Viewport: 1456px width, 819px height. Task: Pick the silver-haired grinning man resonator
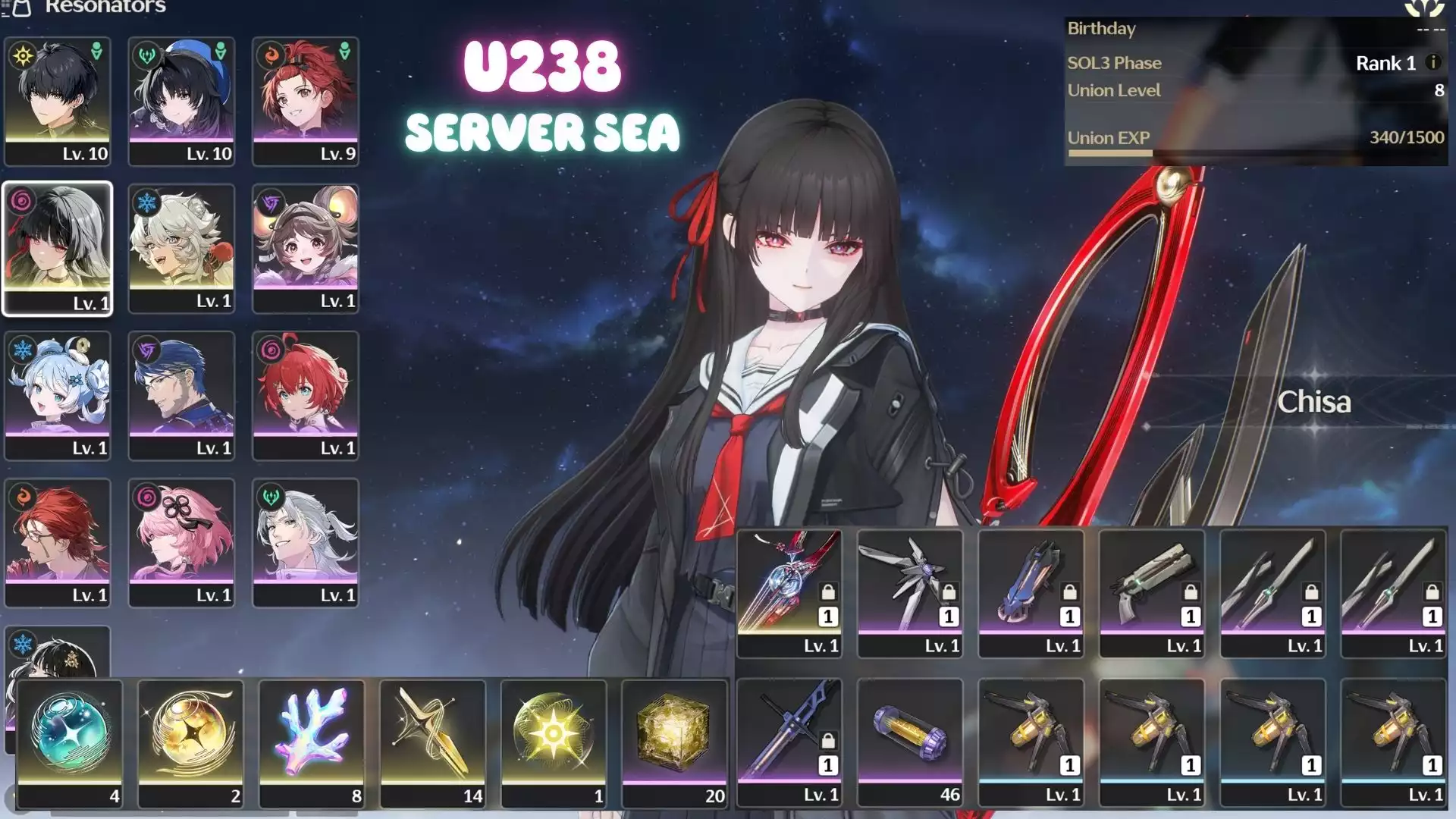pos(306,542)
